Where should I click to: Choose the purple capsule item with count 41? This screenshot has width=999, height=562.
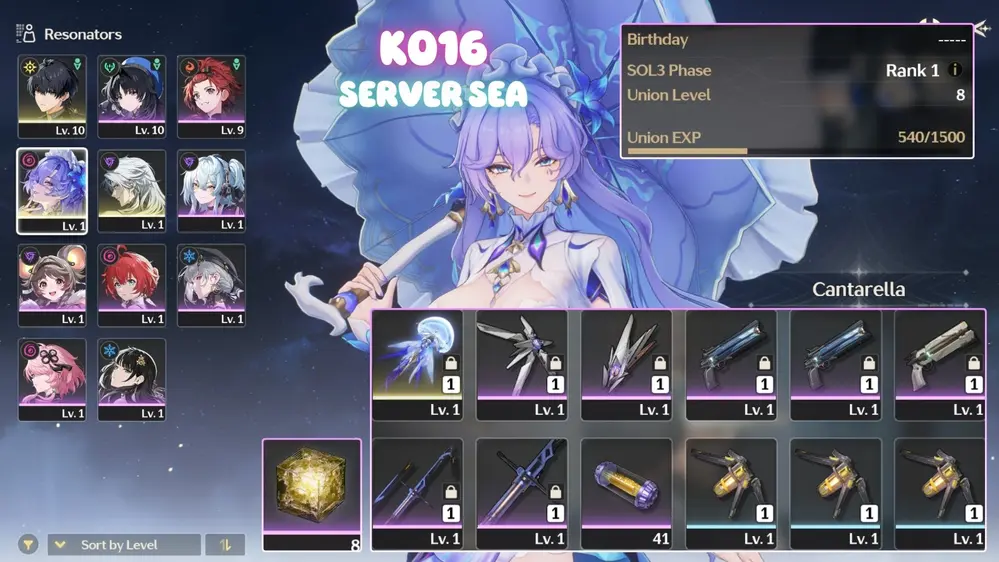[626, 492]
